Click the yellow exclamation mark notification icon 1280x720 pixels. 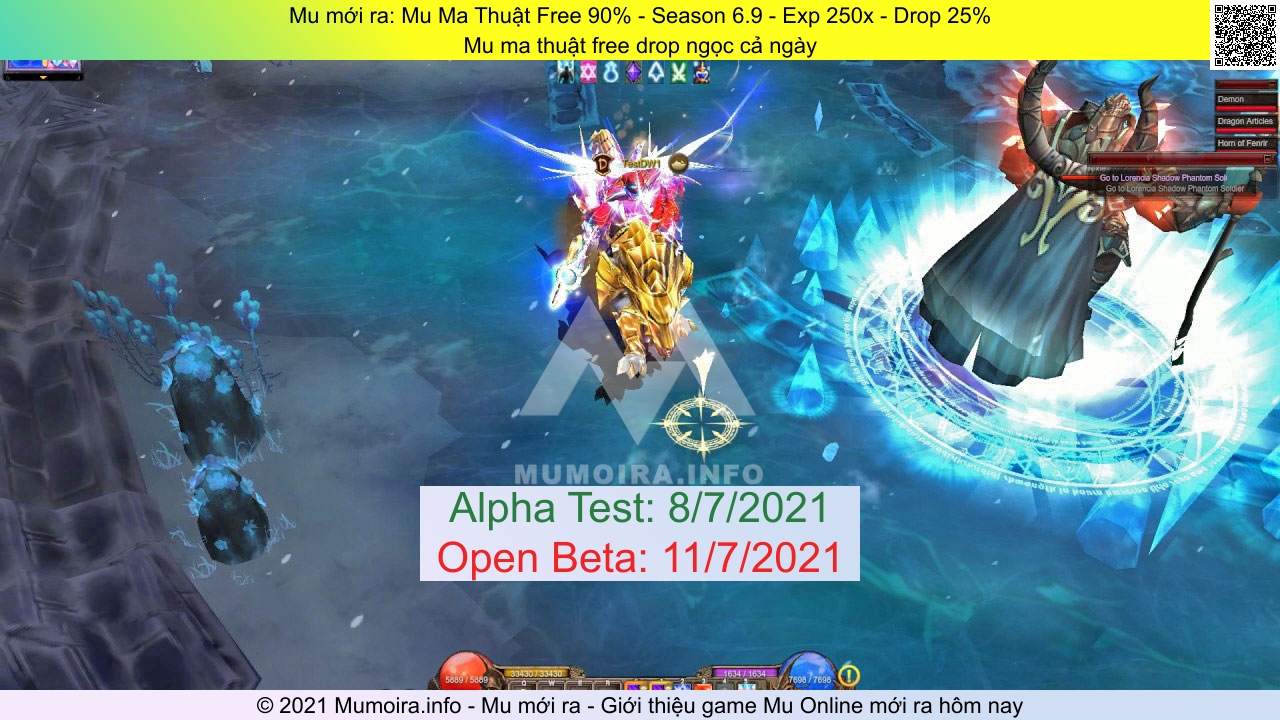[x=847, y=674]
